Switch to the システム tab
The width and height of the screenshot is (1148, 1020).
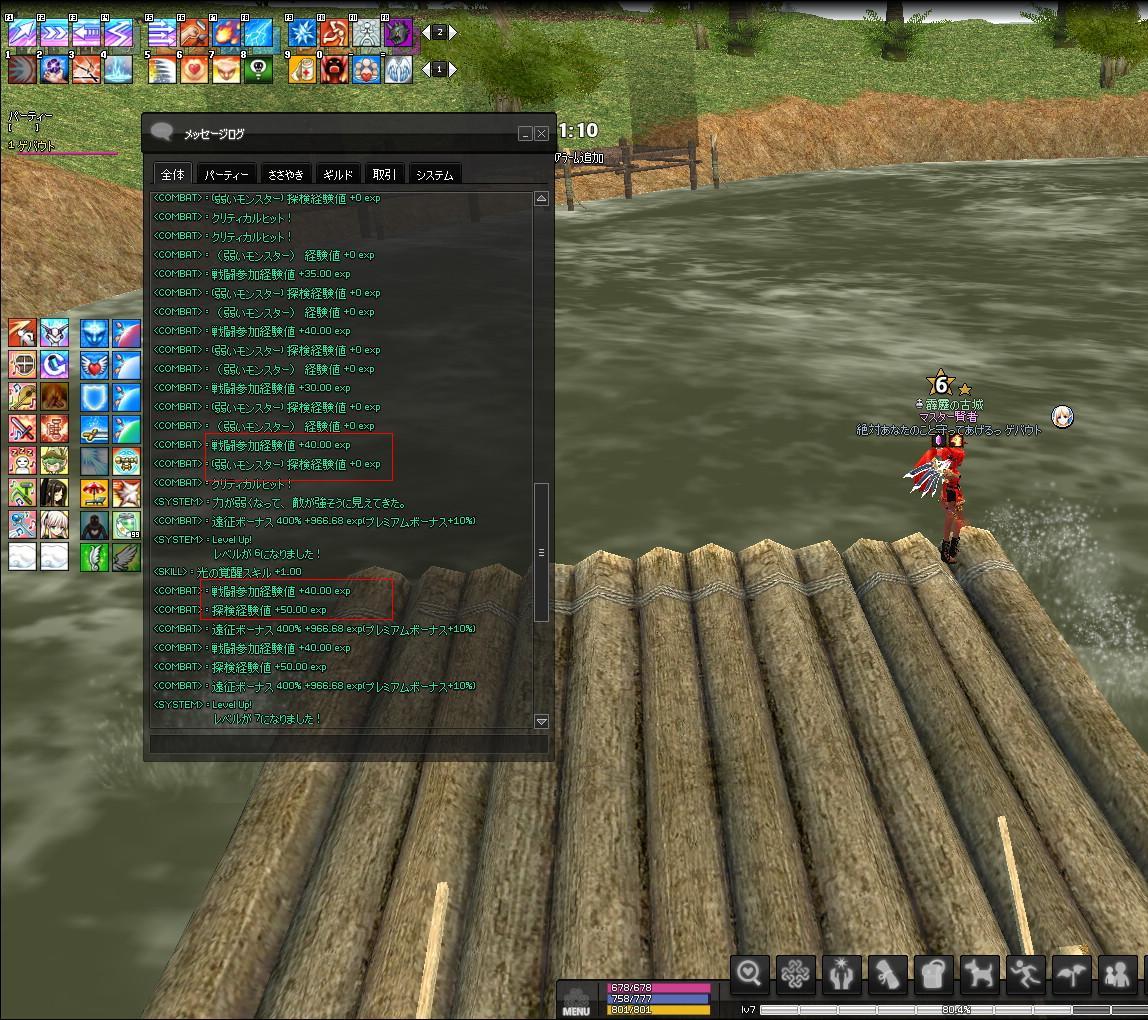(x=435, y=175)
